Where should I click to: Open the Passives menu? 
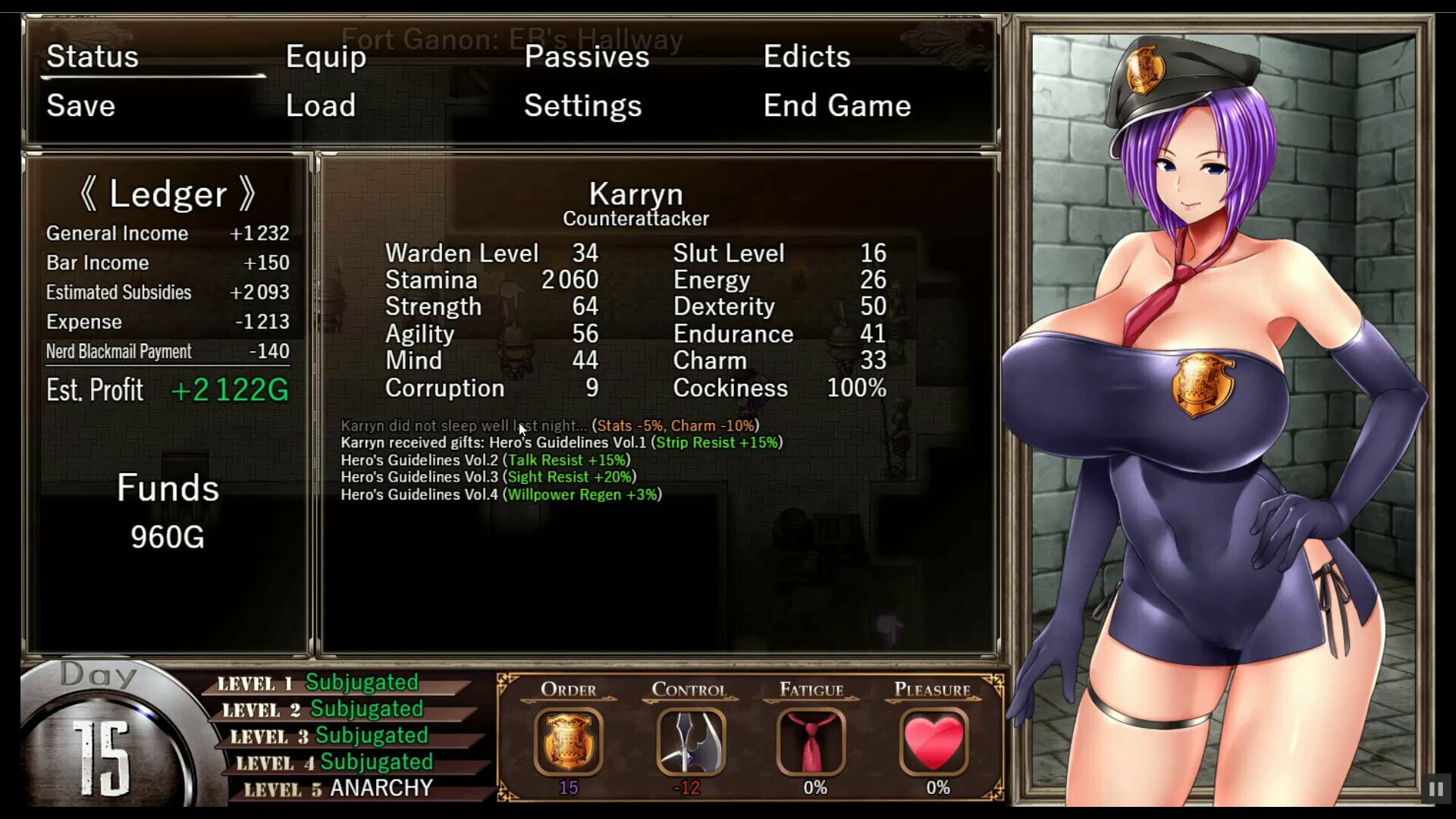pos(586,57)
